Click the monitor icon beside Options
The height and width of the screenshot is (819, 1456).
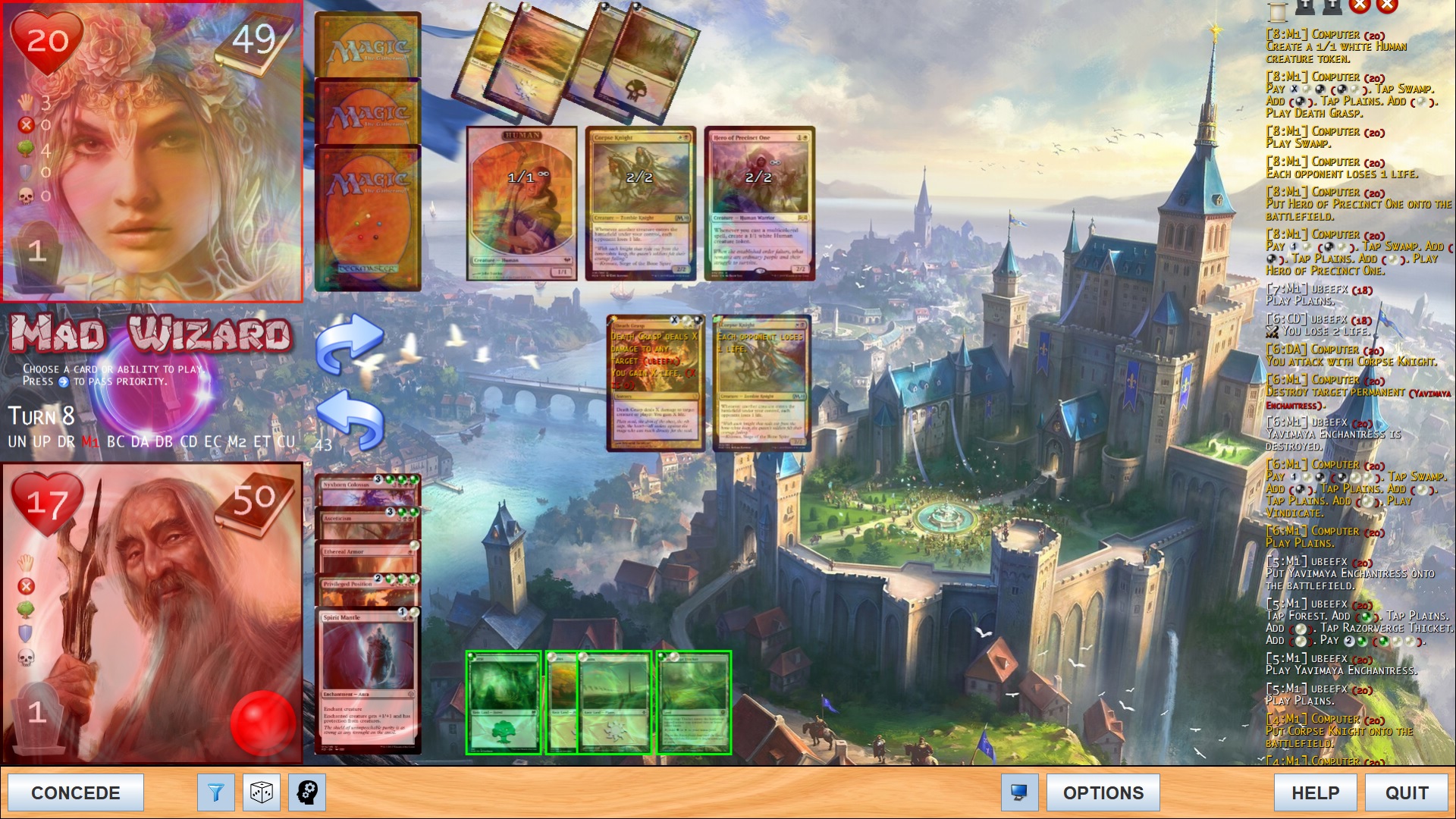(1019, 792)
